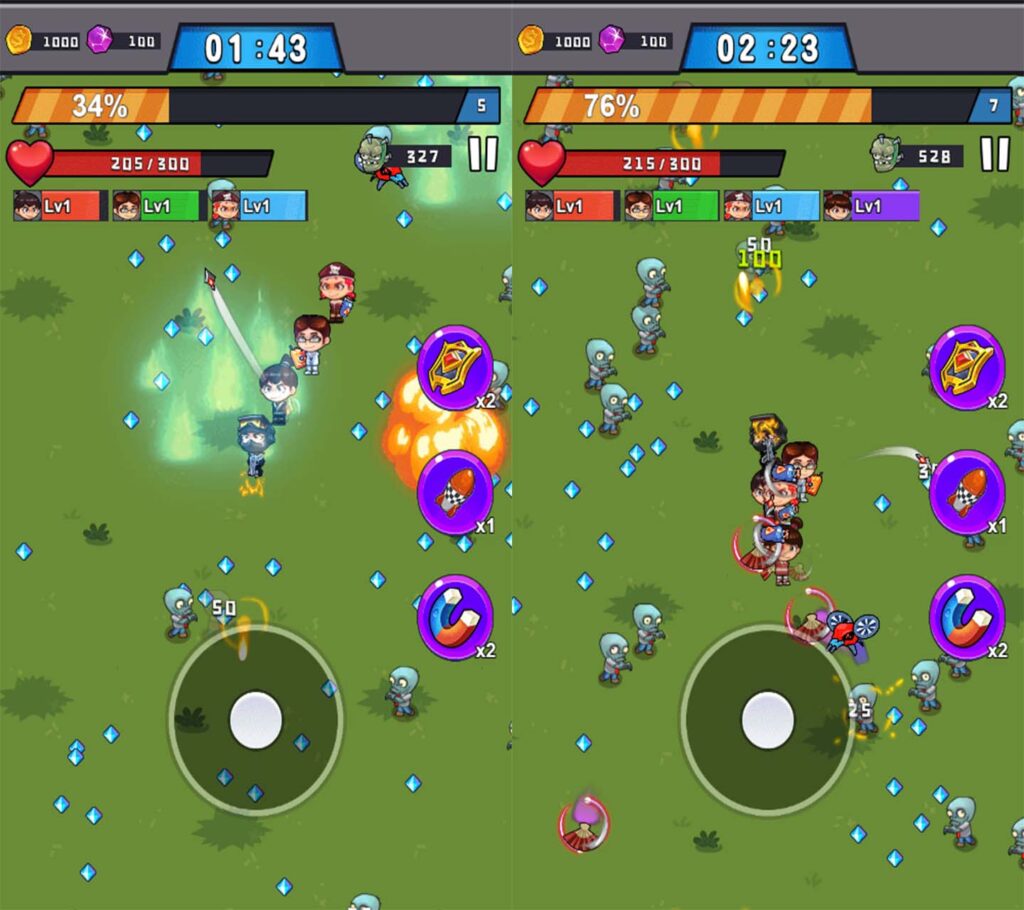1024x910 pixels.
Task: Activate shield ability in the 01:43 panel
Action: click(x=455, y=368)
